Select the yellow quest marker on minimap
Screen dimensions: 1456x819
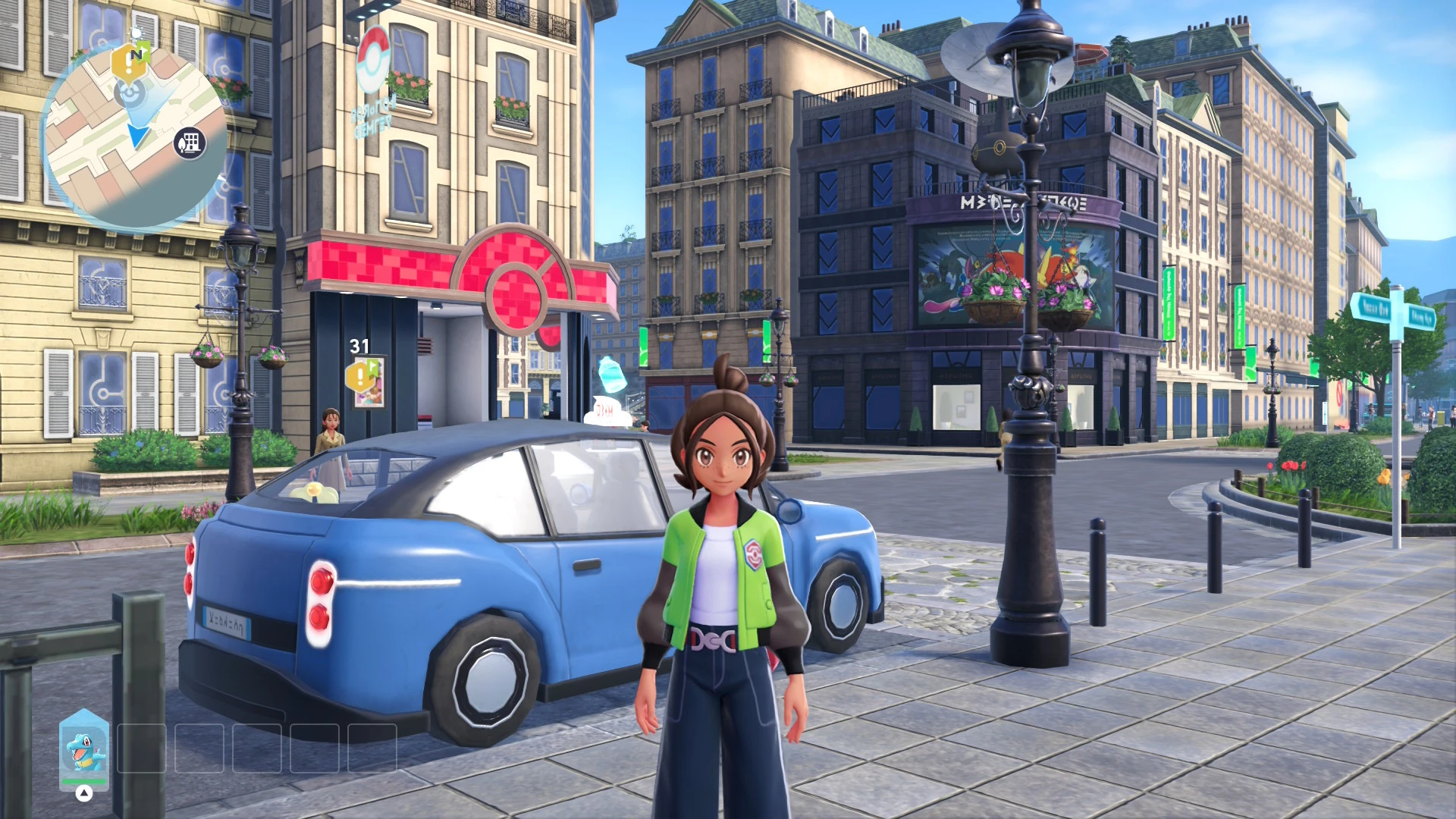[x=129, y=64]
